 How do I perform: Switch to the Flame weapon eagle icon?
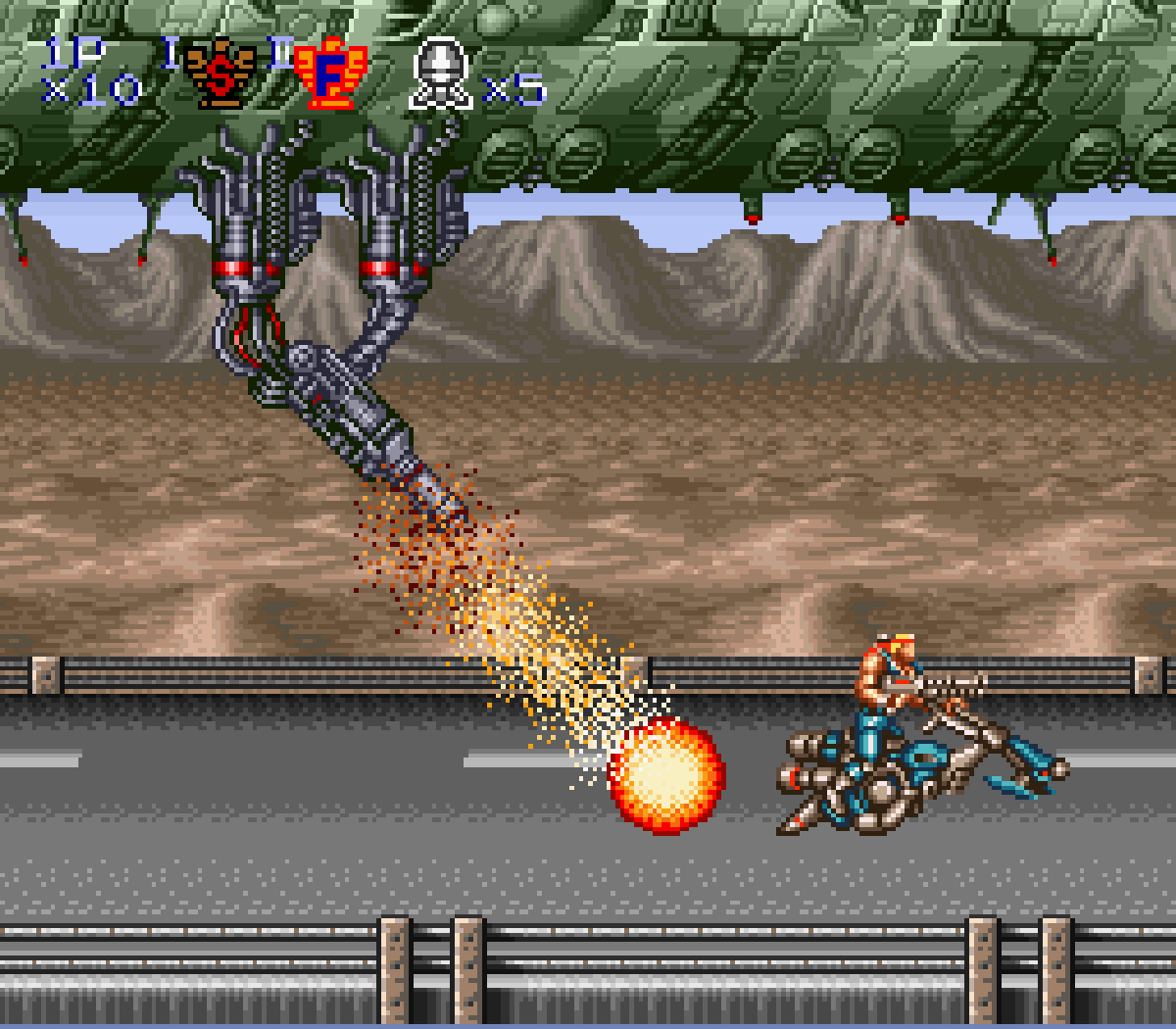click(x=330, y=73)
